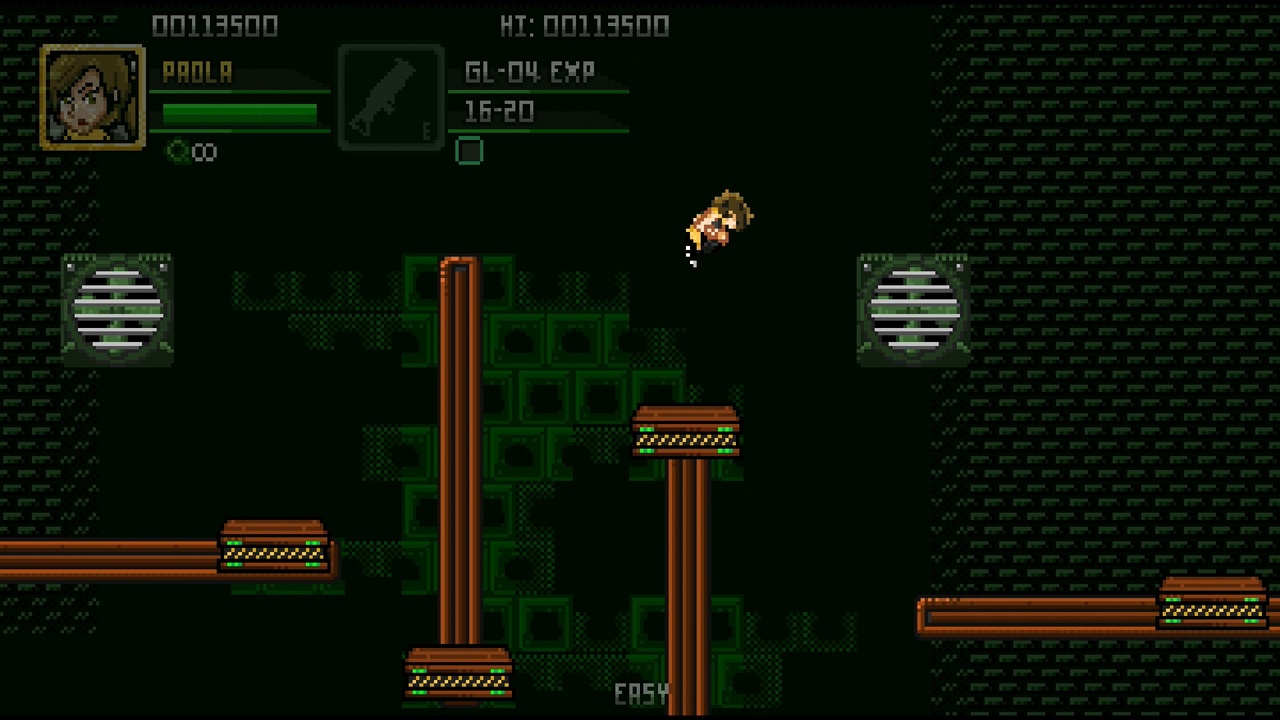Toggle the circular grenade counter indicator

pos(179,151)
